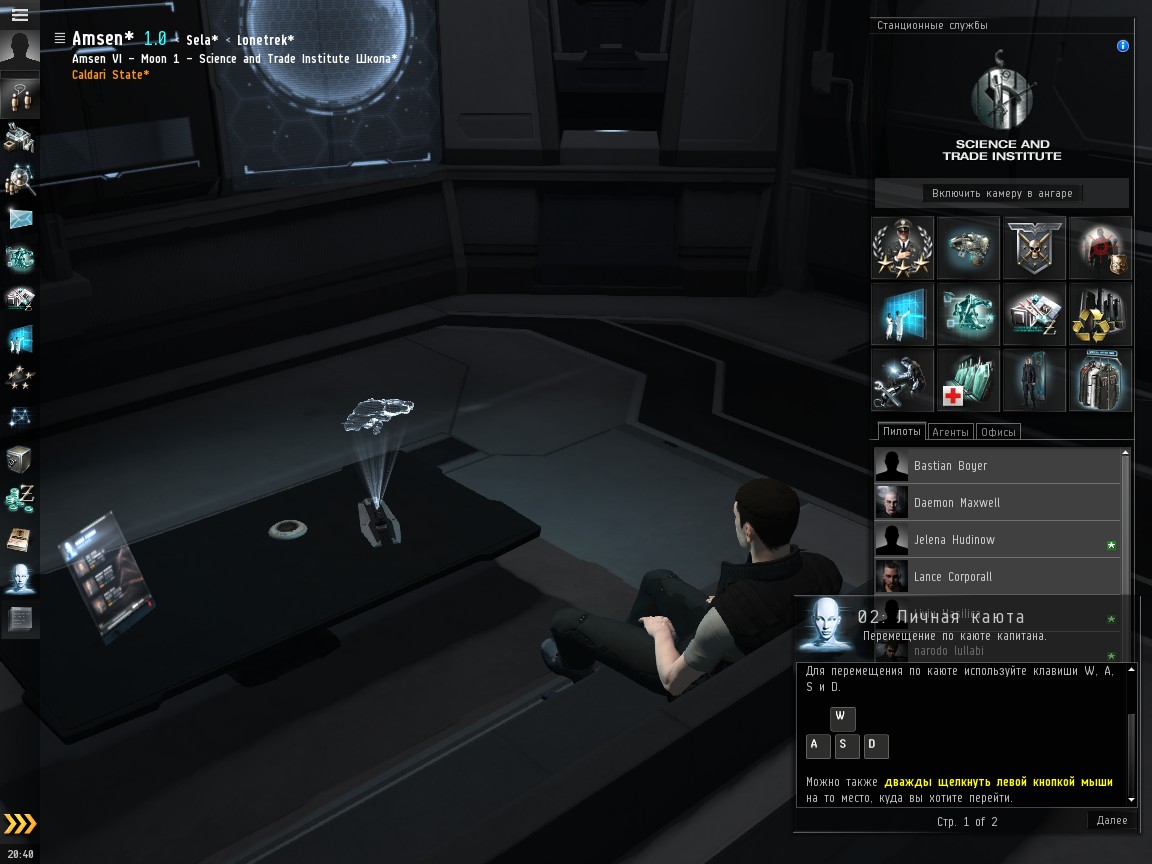
Task: Expand sidebar with the yellow arrows
Action: pyautogui.click(x=20, y=824)
